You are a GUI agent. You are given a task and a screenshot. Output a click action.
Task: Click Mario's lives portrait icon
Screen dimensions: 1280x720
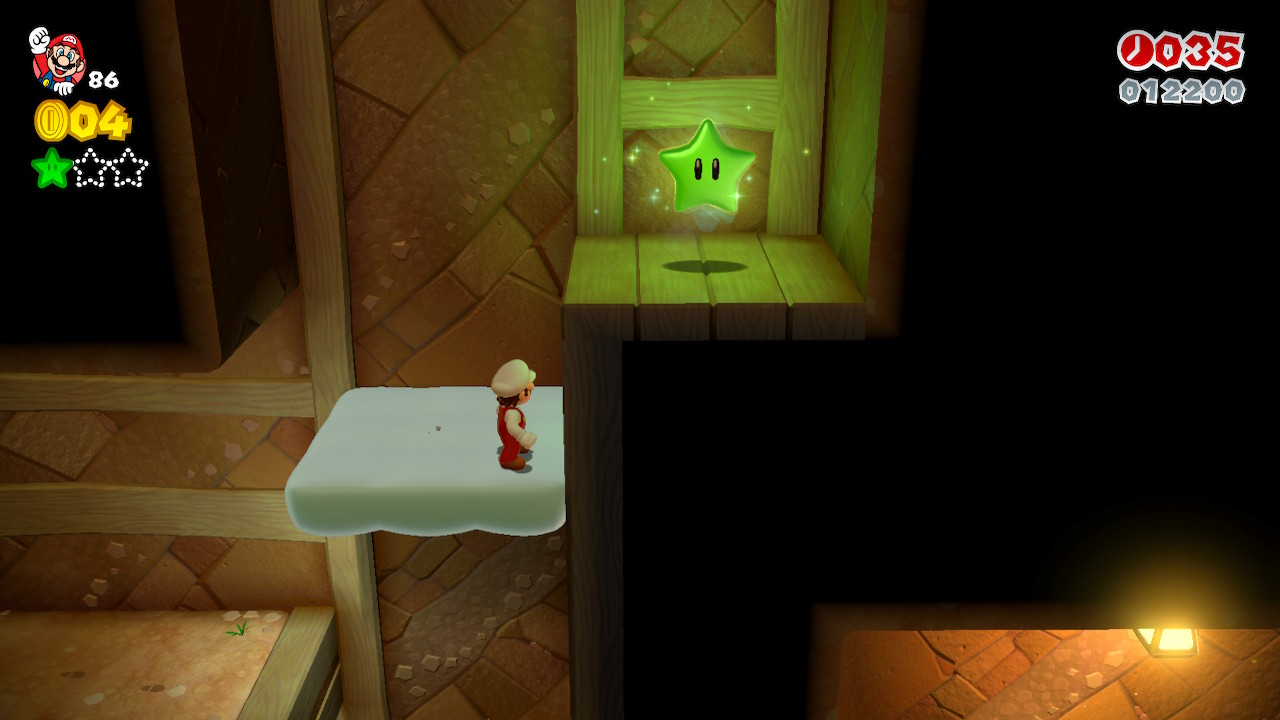(x=57, y=59)
